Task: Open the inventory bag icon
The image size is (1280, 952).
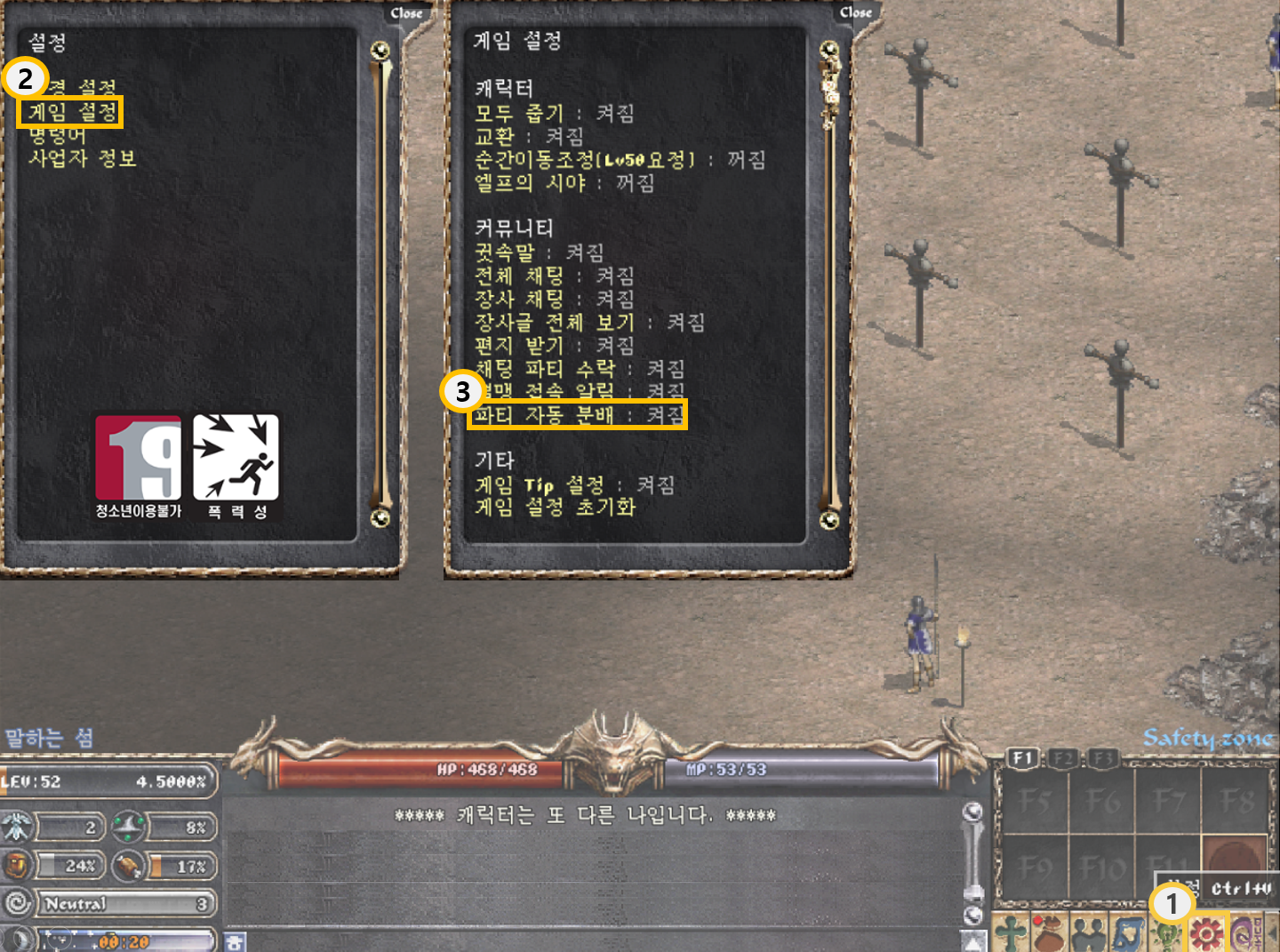Action: [1049, 934]
